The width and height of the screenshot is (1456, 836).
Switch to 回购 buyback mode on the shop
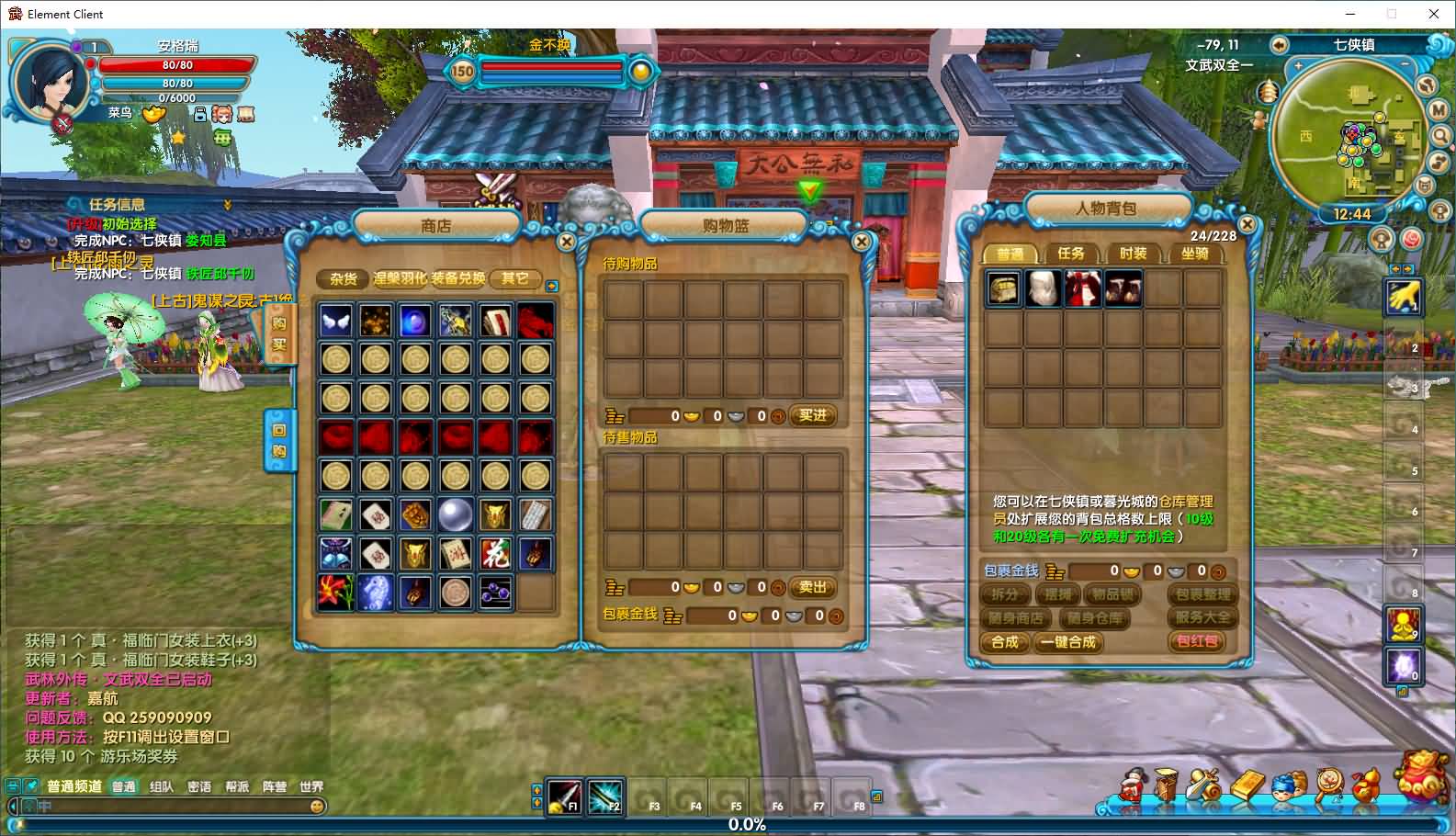coord(282,439)
